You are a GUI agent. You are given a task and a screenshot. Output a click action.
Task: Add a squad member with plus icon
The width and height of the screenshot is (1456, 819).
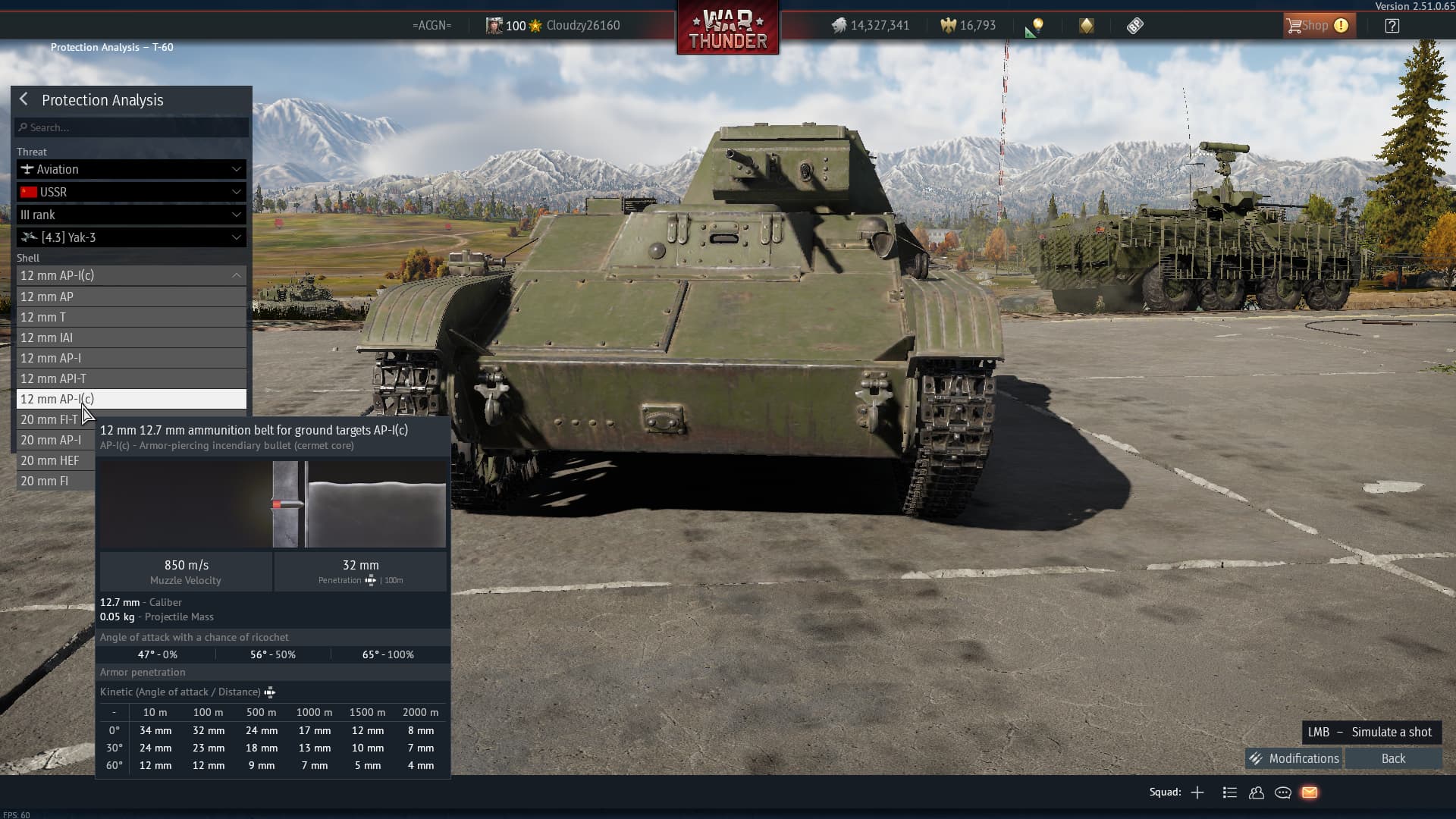click(x=1197, y=792)
